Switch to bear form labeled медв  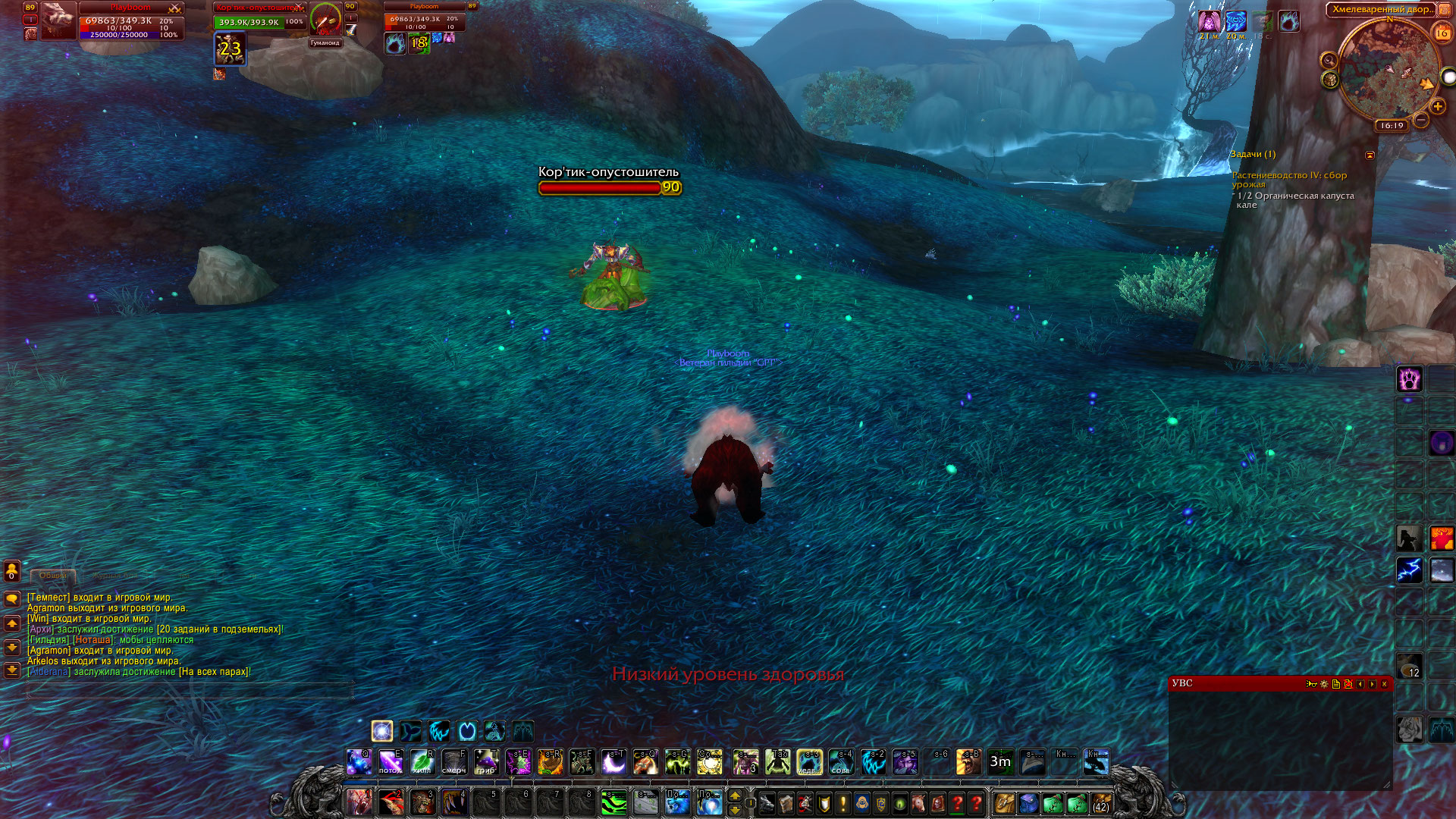(809, 761)
